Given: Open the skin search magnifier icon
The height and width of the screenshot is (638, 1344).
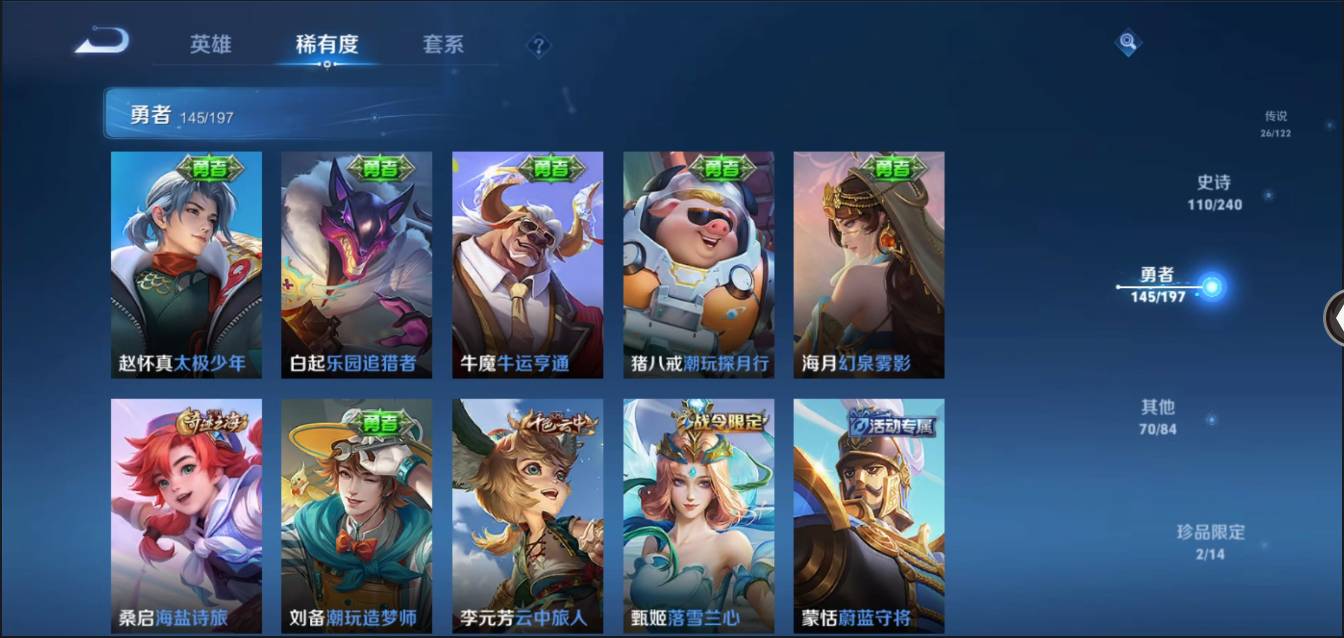Looking at the screenshot, I should [x=1127, y=43].
